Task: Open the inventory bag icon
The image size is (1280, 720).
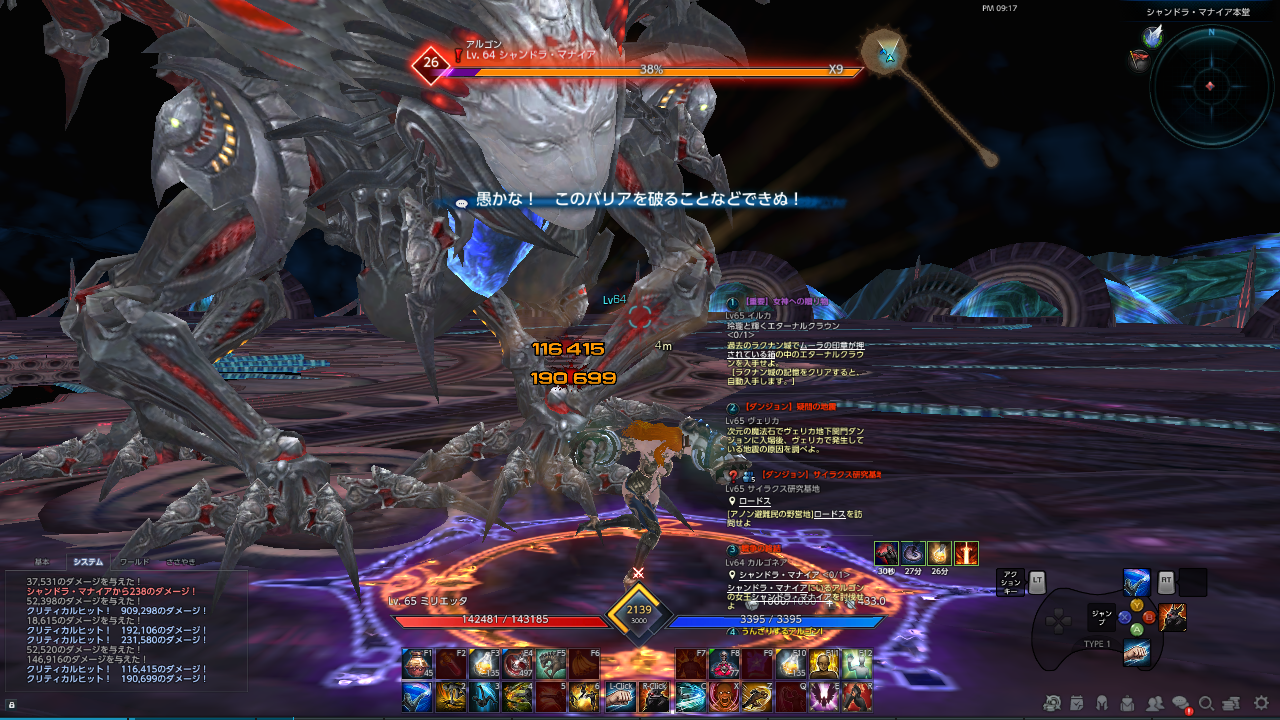Action: [1126, 704]
